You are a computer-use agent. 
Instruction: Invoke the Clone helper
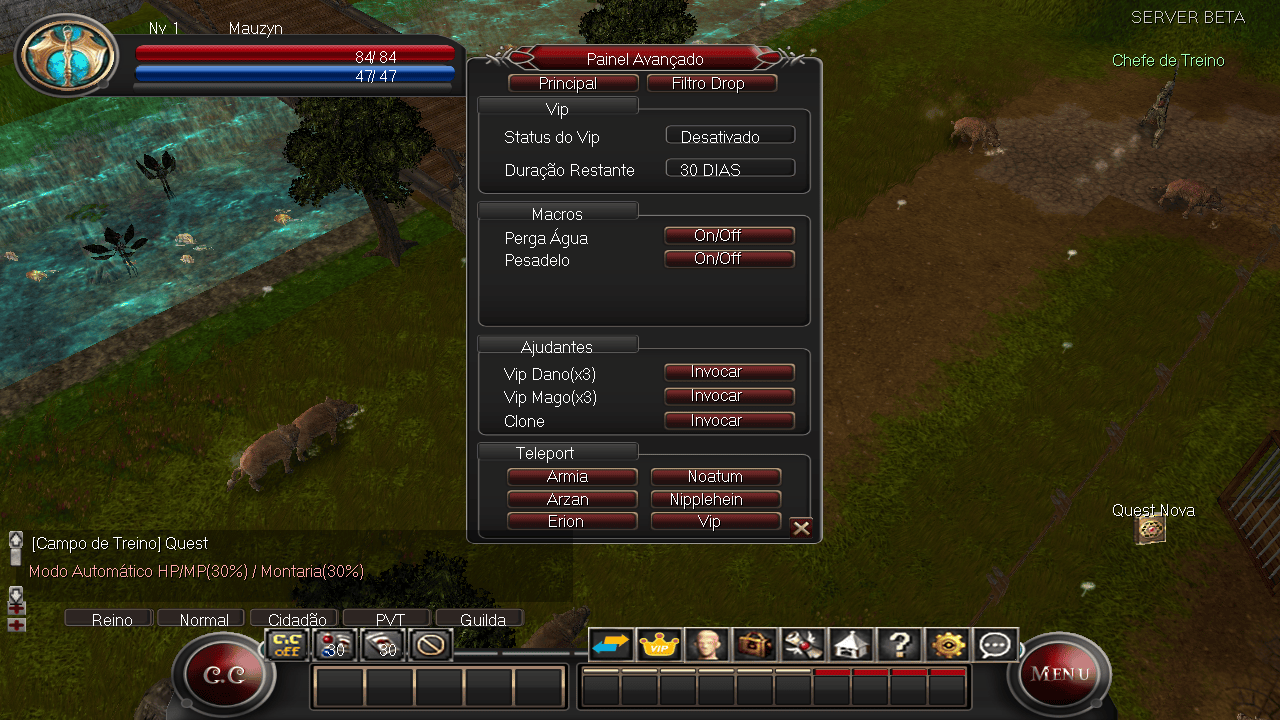coord(729,421)
